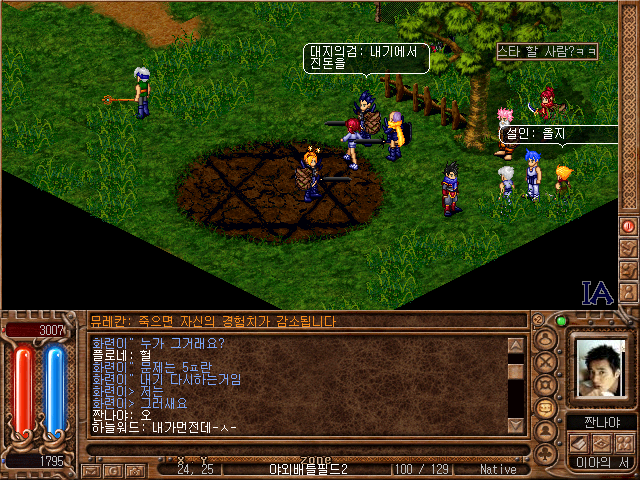
Task: Select the crossed swords round button
Action: 547,362
